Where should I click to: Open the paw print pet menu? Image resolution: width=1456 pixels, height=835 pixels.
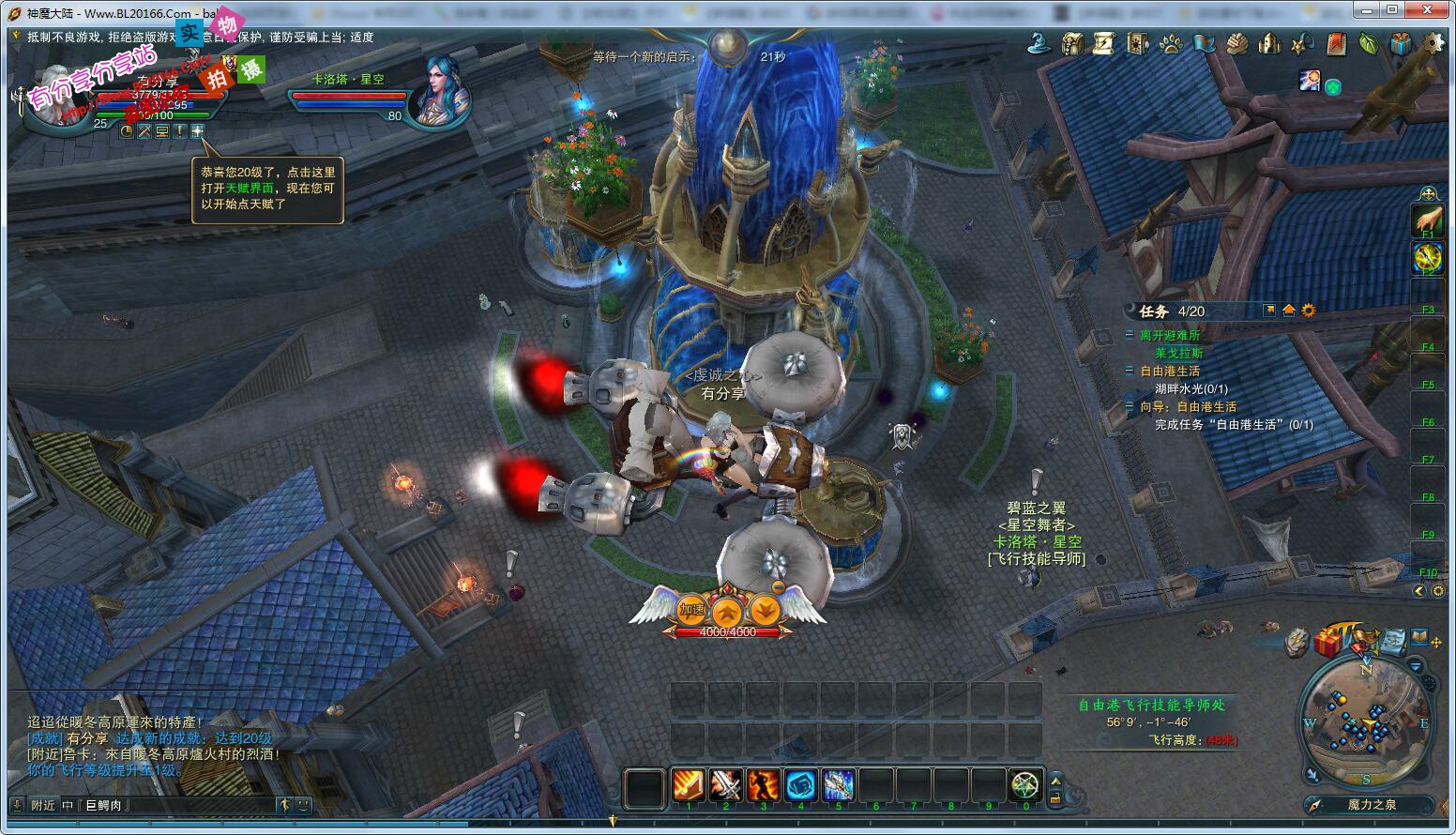tap(1170, 43)
